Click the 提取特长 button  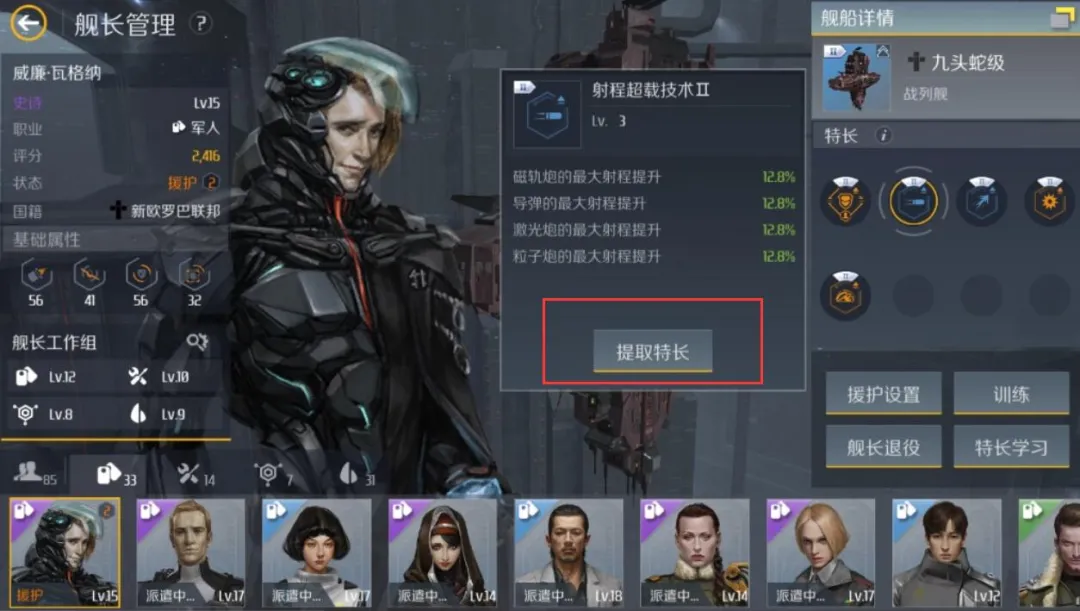652,351
